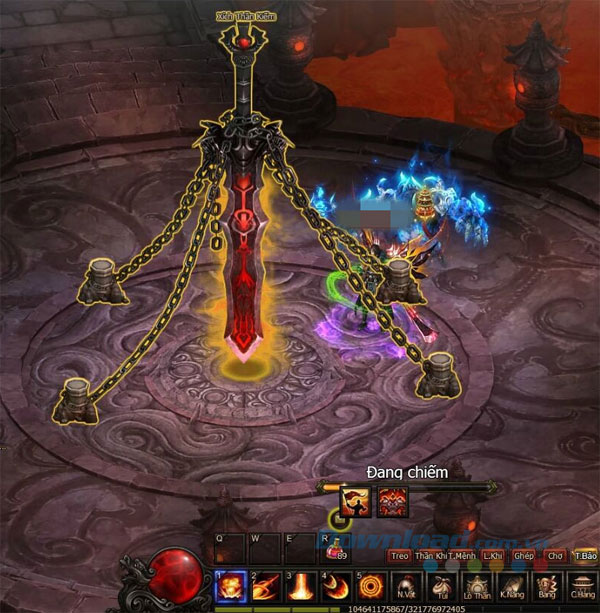Cast the fire pillar skill in slot 3

click(x=302, y=586)
